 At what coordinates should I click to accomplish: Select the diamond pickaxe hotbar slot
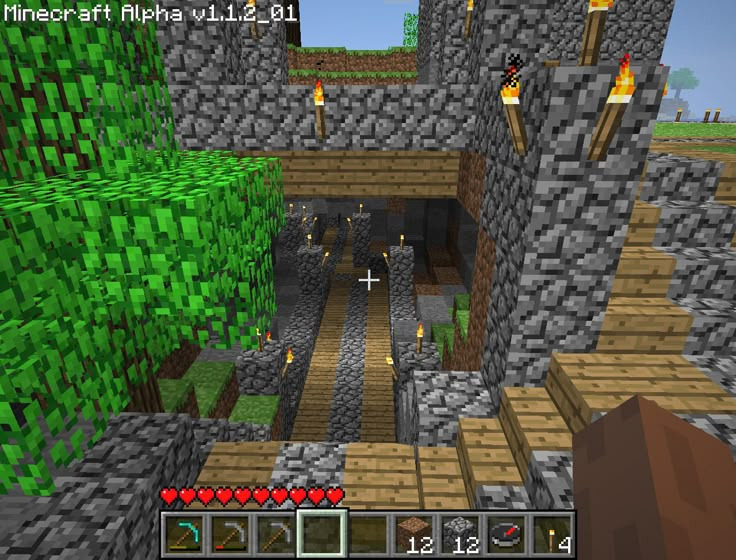[186, 533]
